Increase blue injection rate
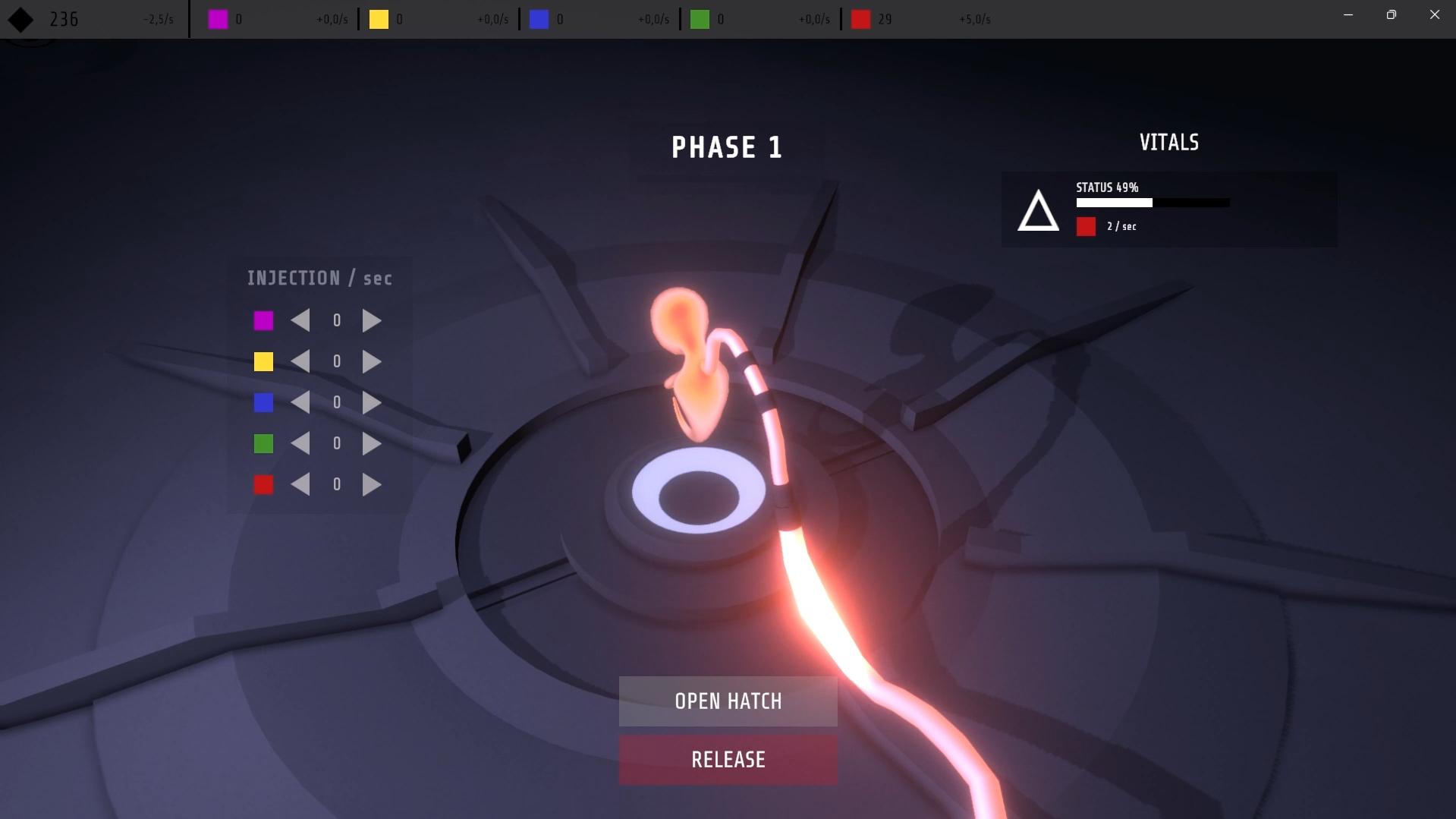 [x=371, y=403]
